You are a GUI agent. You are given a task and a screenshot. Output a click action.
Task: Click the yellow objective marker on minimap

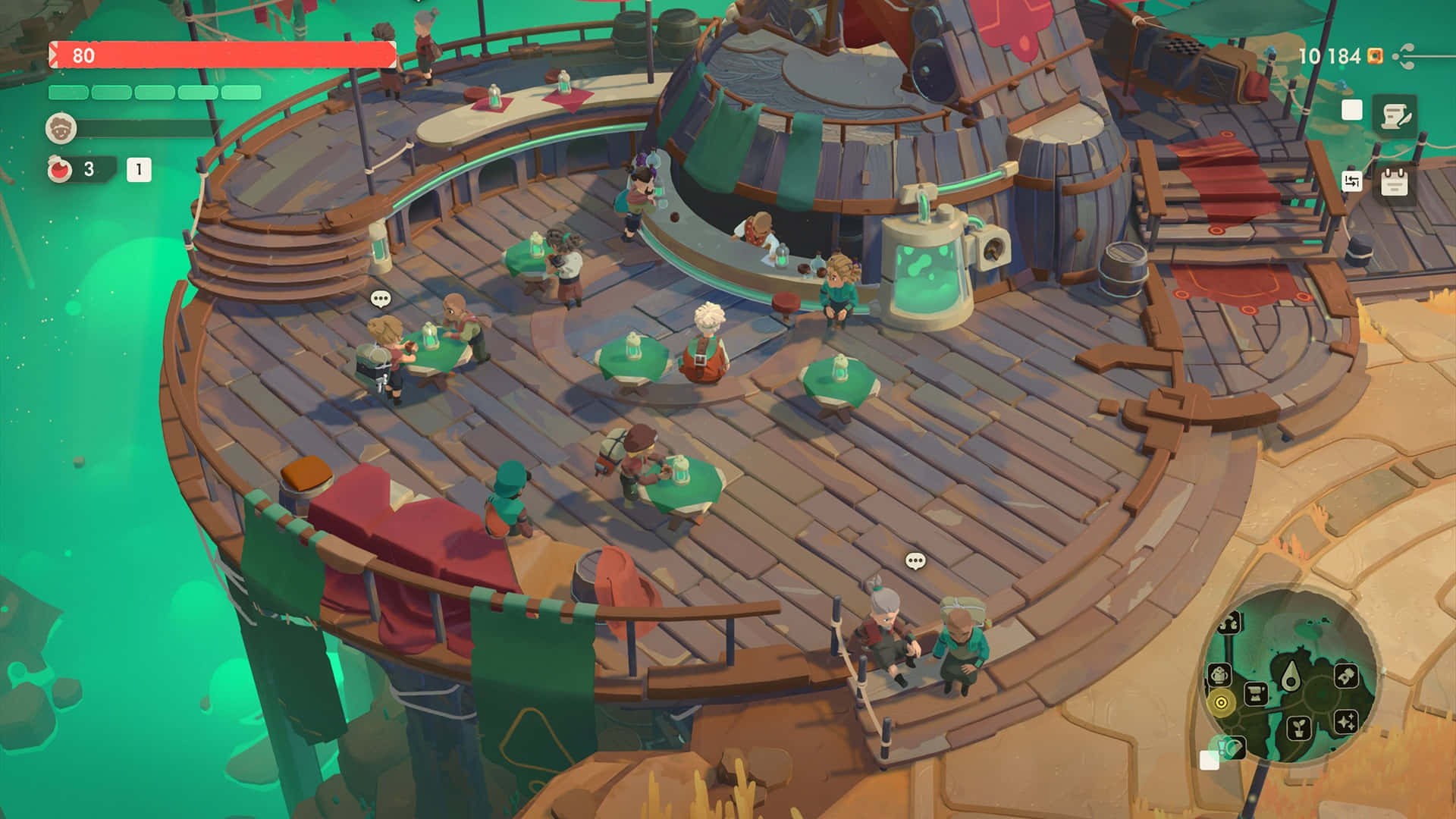[x=1221, y=702]
